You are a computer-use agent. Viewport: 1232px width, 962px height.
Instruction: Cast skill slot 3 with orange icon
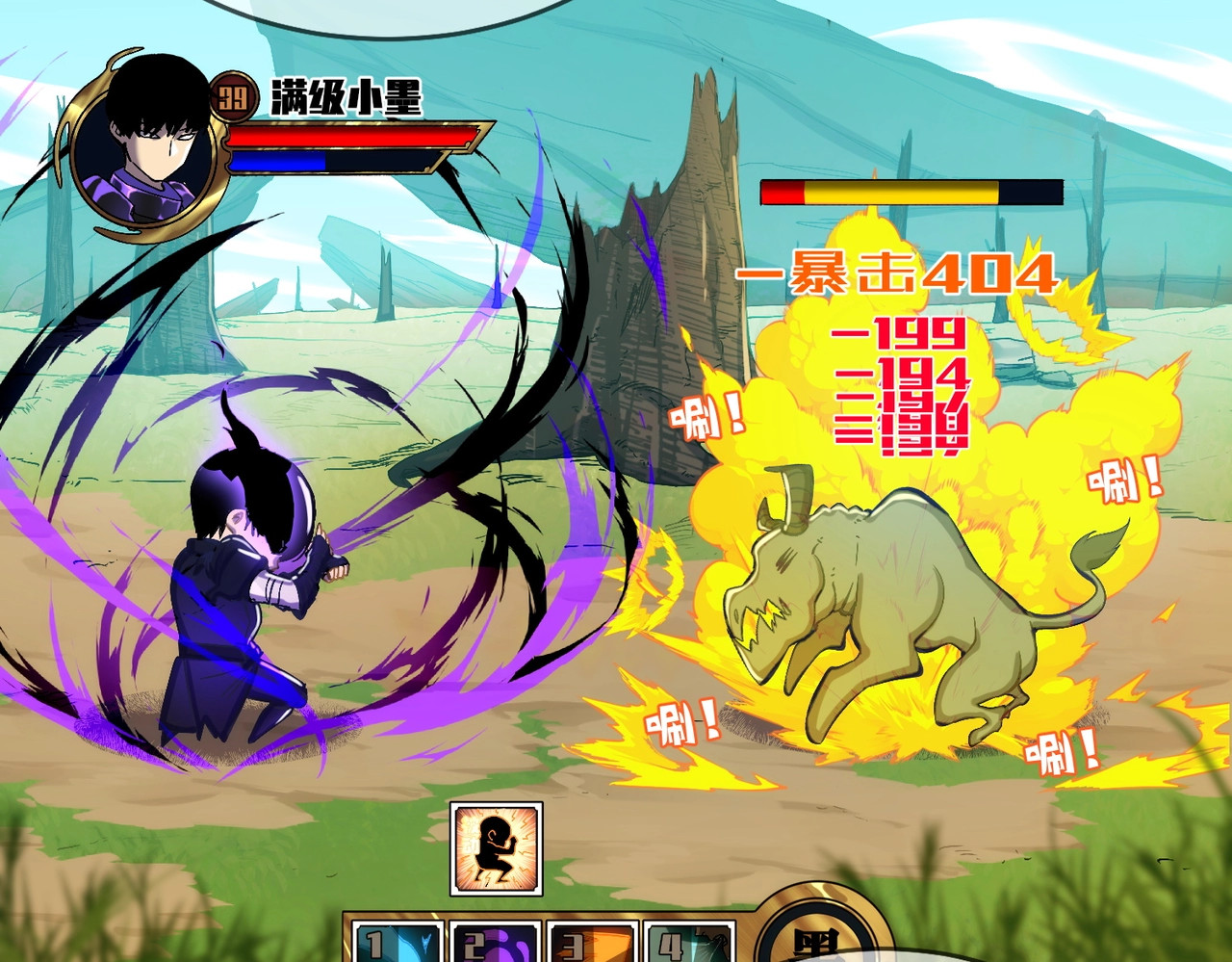tap(592, 943)
